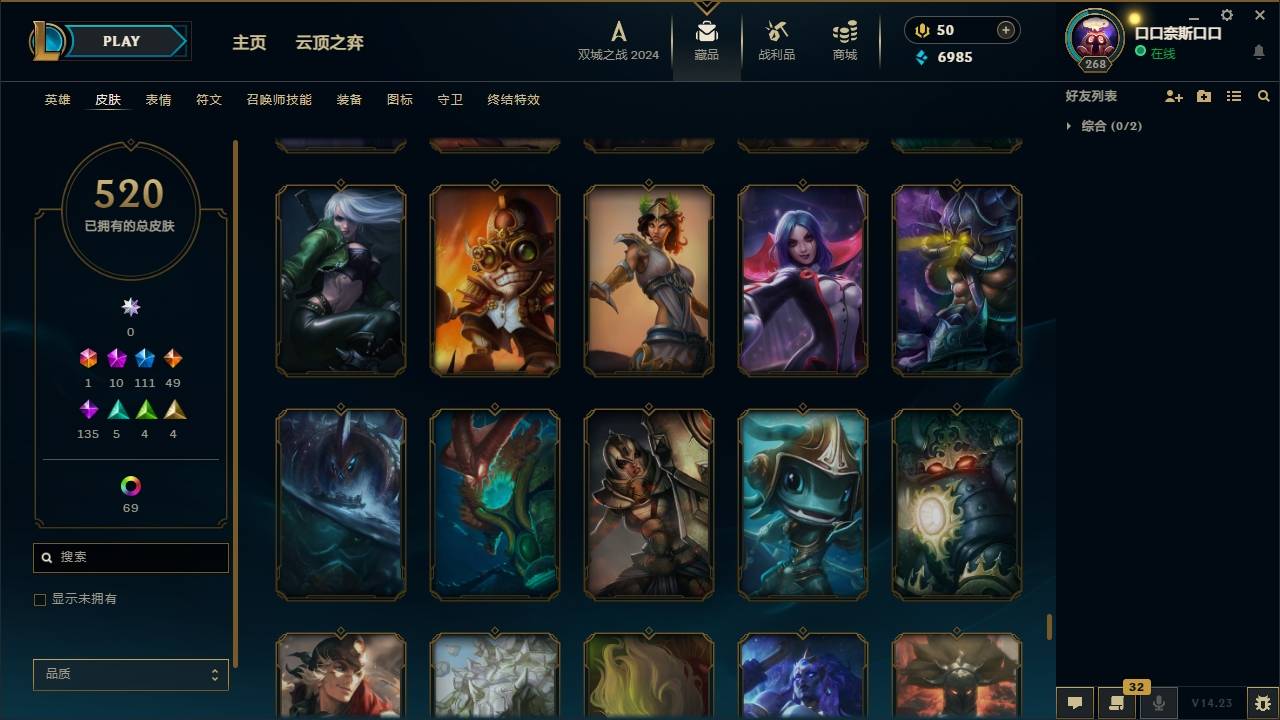
Task: Click the friend search magnifier icon
Action: click(1263, 95)
